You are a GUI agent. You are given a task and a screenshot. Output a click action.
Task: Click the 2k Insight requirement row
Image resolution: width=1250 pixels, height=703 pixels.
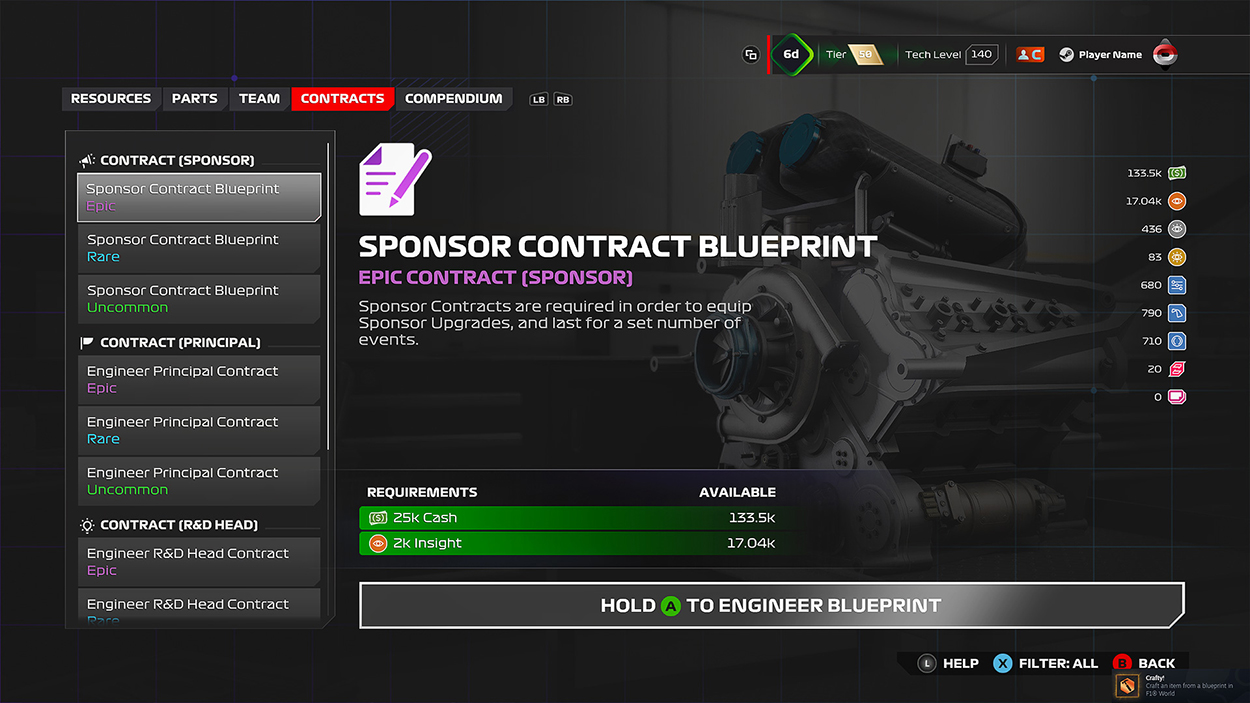(x=567, y=543)
